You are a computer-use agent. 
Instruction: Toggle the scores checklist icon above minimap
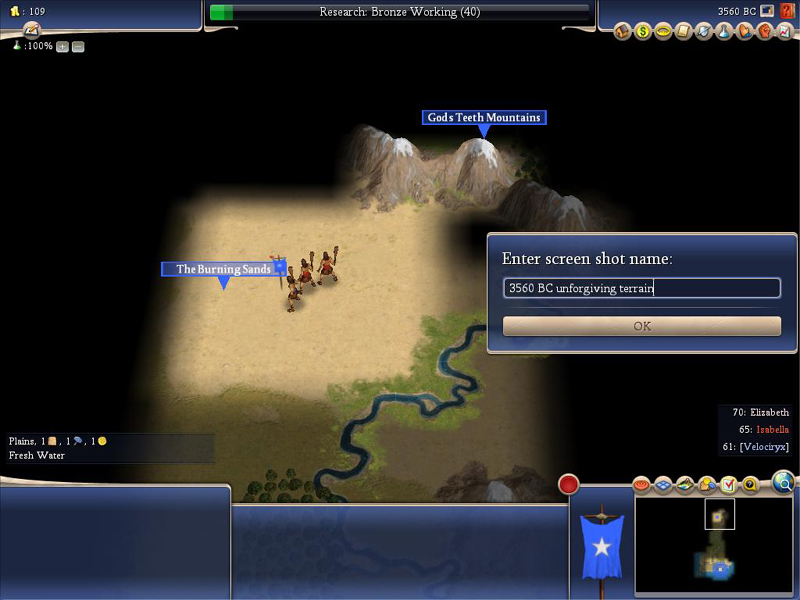click(728, 485)
